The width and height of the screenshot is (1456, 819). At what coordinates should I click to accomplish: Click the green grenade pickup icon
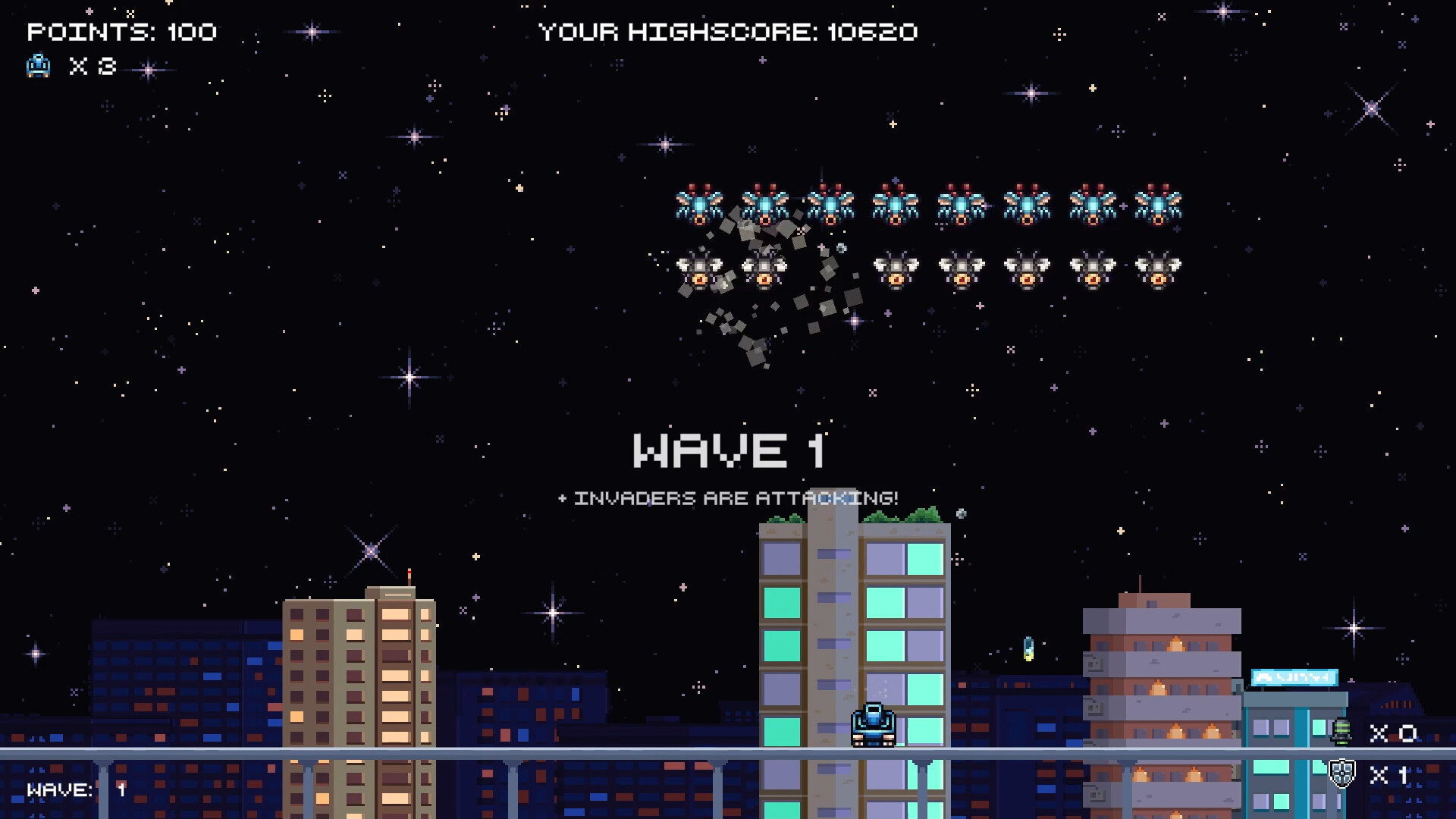1341,730
